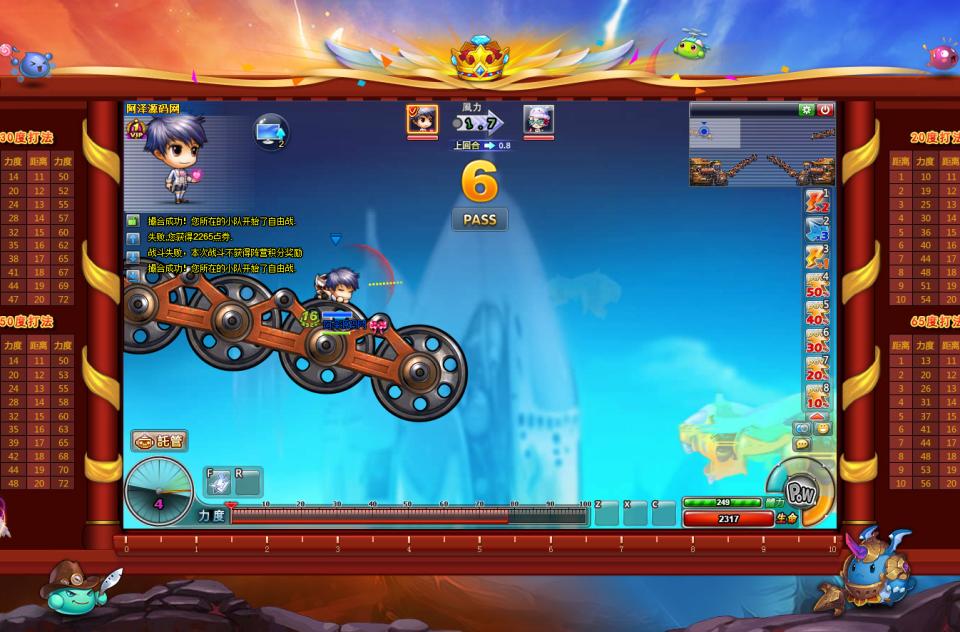Select skill 2 blue triple-arrow shot

[x=817, y=229]
